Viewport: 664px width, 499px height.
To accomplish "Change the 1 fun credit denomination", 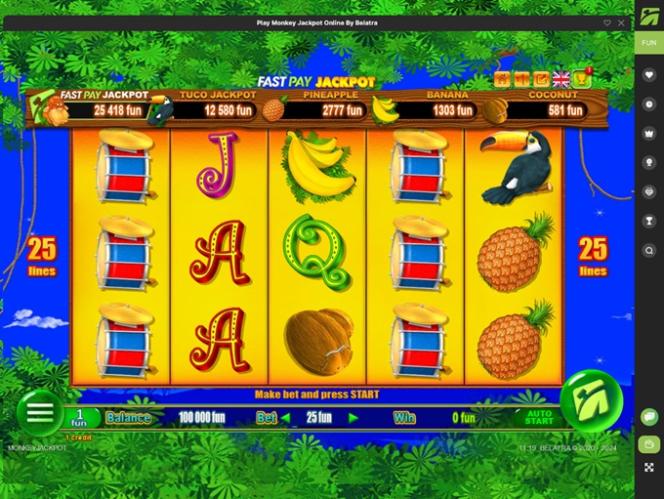I will pos(77,416).
